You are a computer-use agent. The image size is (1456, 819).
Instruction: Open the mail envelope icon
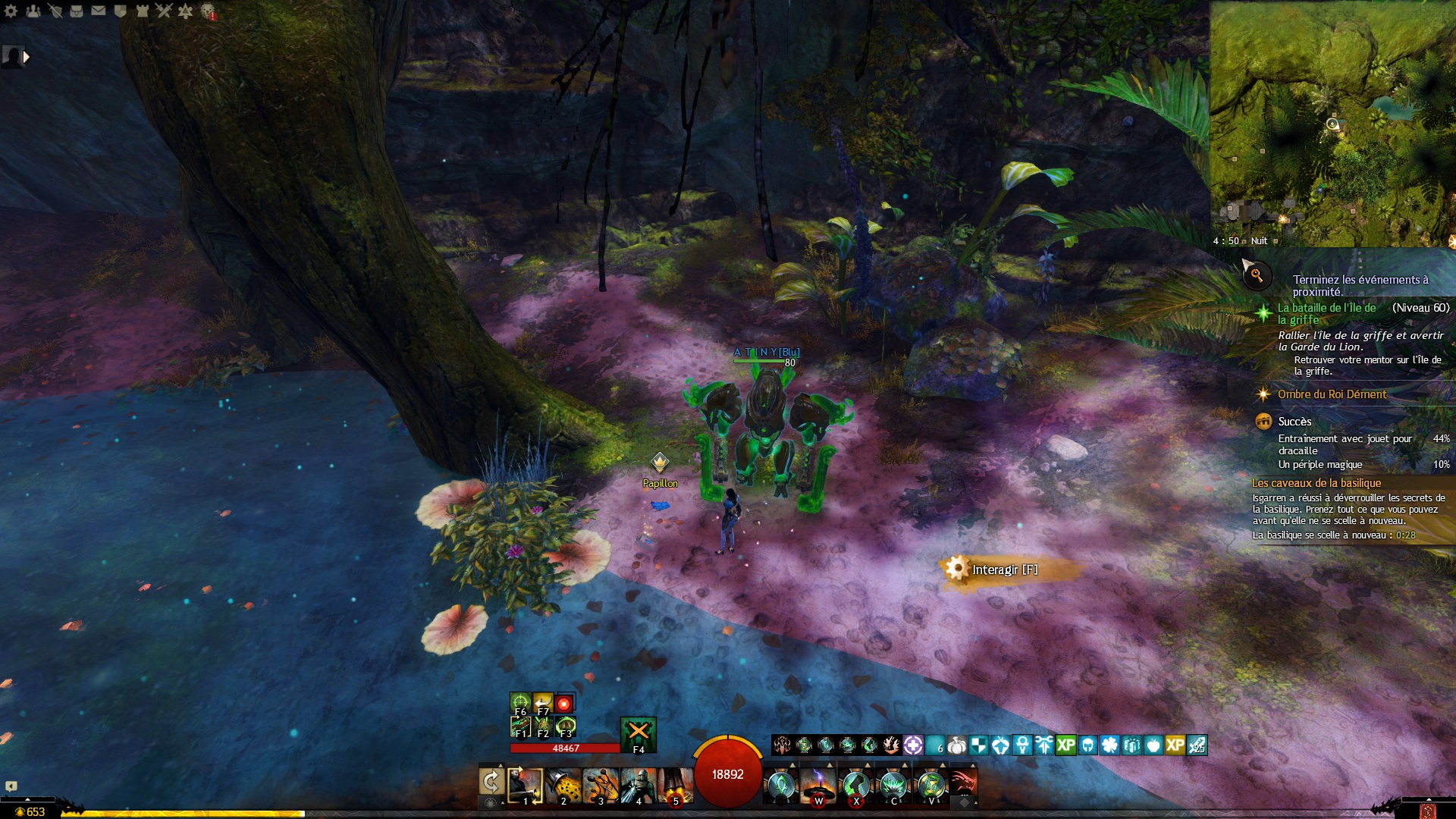99,11
